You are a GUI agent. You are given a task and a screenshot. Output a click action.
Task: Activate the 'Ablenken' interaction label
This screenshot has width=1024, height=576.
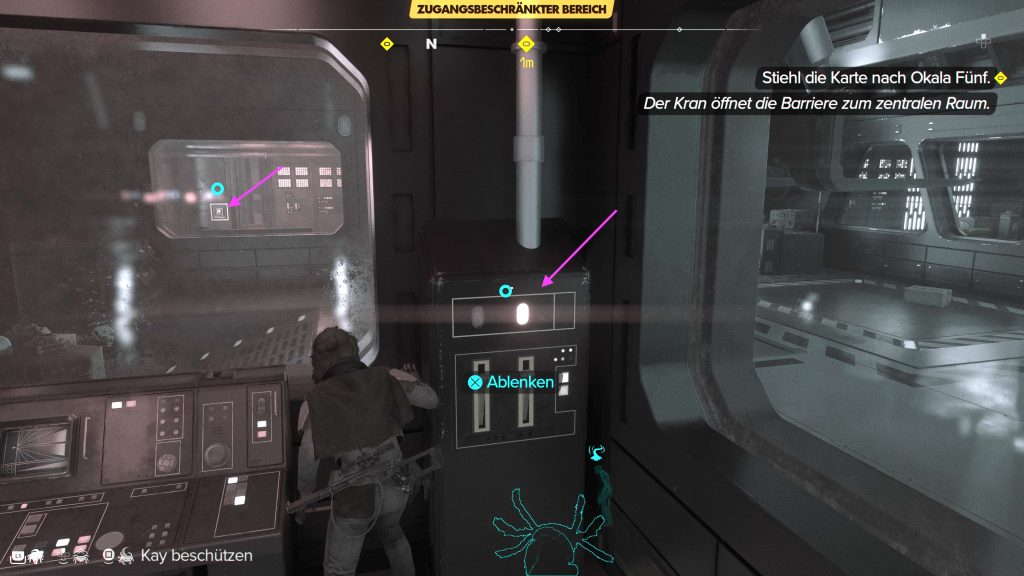click(x=511, y=381)
